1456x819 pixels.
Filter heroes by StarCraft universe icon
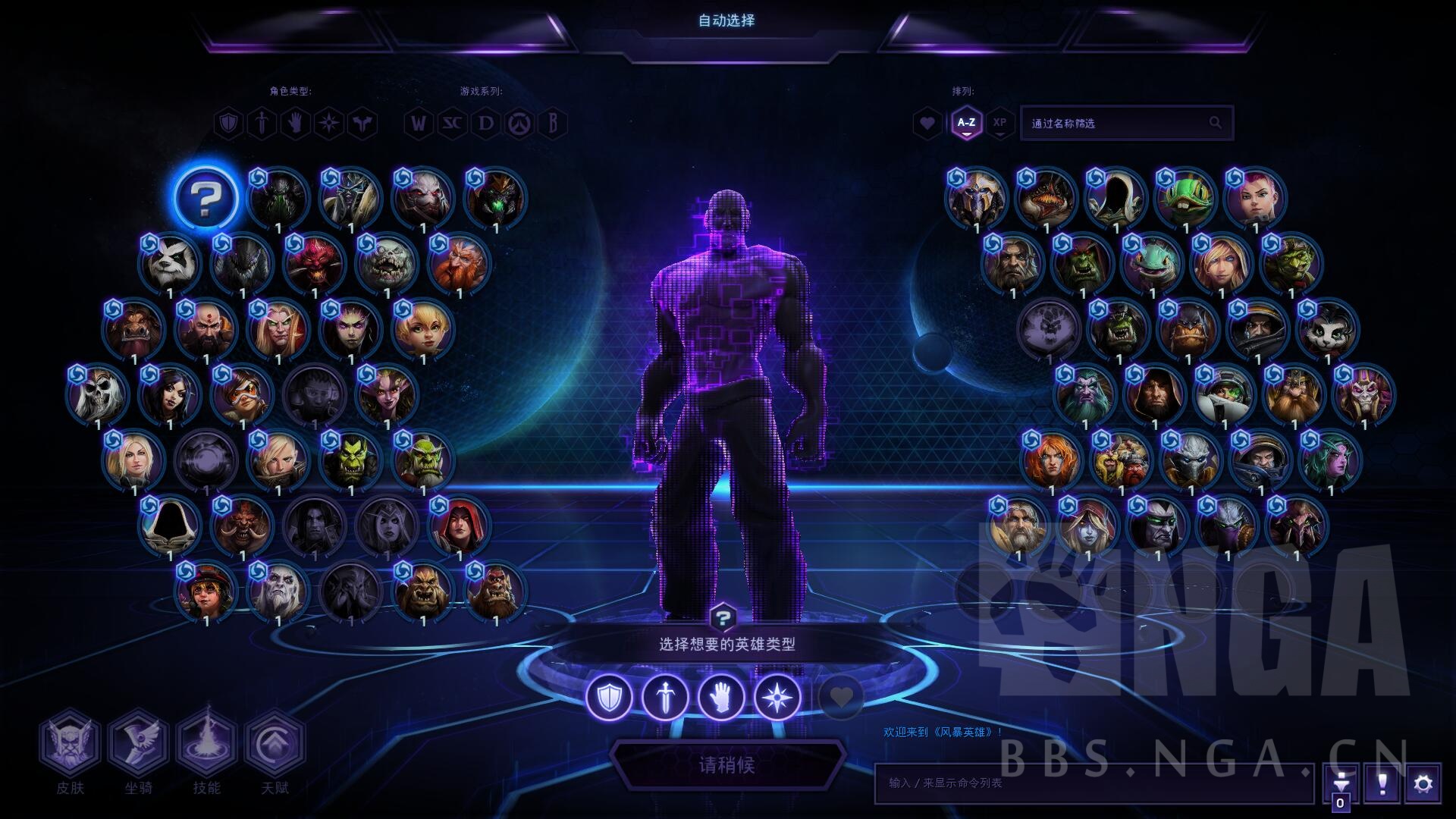tap(452, 123)
